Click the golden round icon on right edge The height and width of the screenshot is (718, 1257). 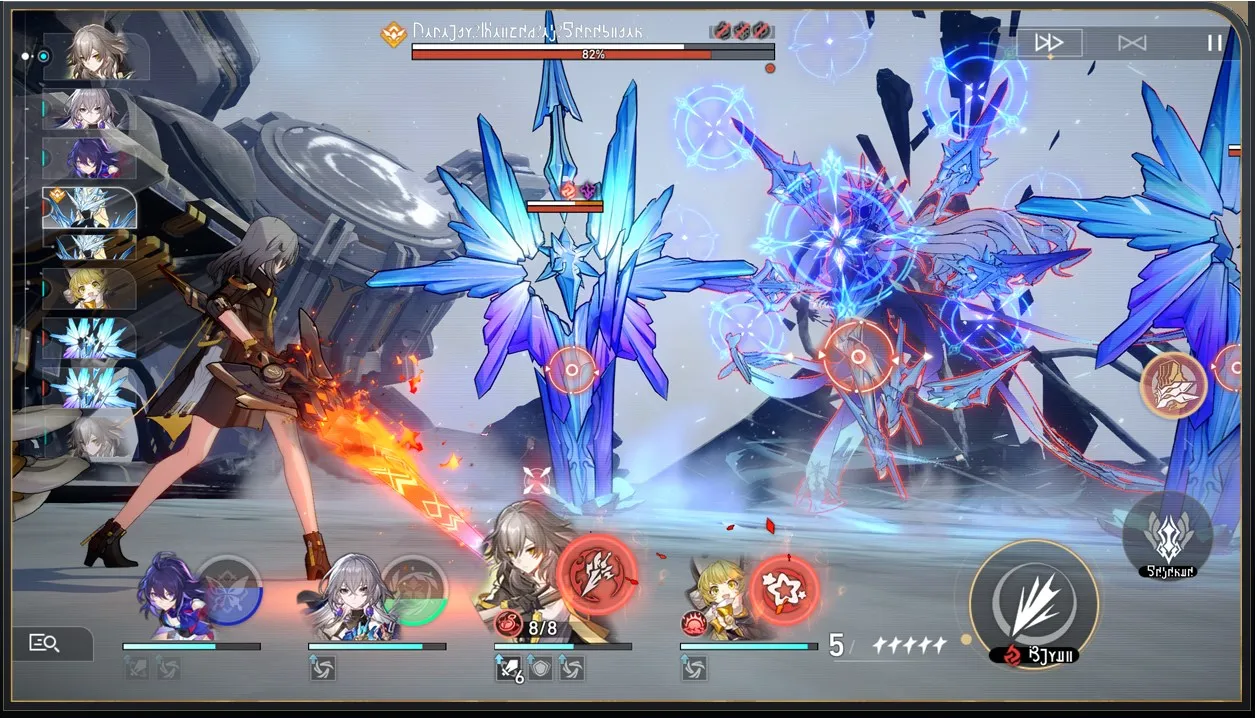1173,384
